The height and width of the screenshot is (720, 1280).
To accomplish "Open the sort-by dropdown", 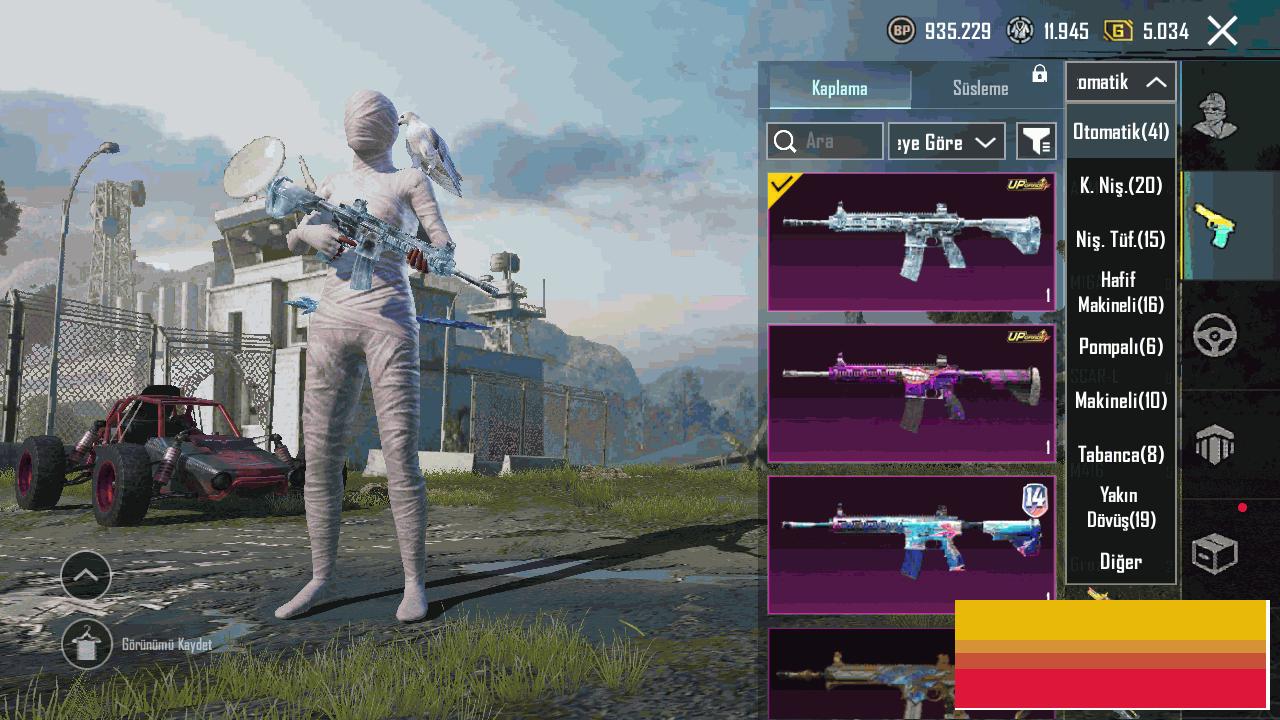I will [946, 142].
